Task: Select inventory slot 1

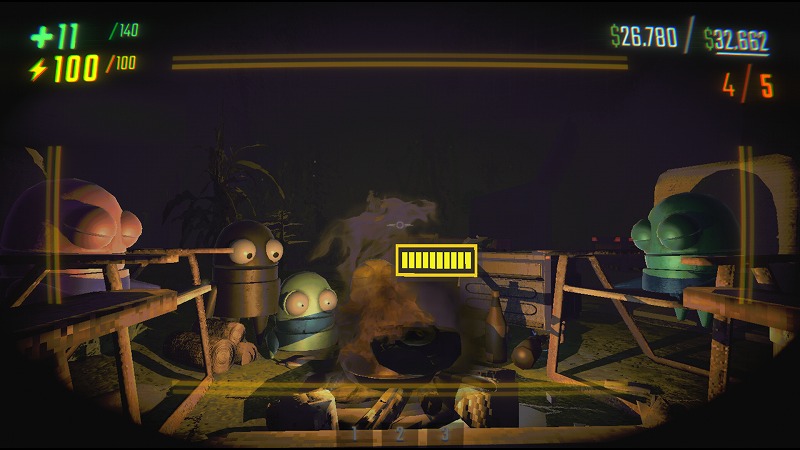Action: point(354,434)
